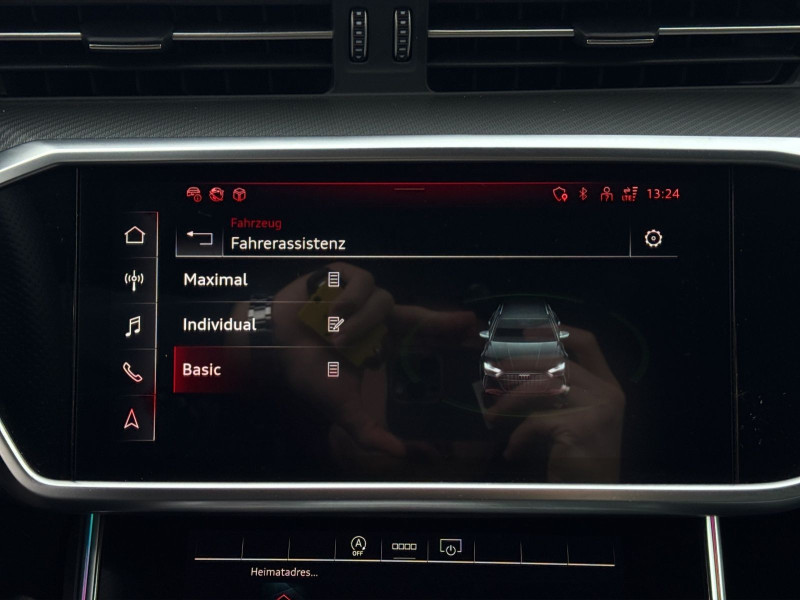Tap the four-squares shortcut page indicator
This screenshot has width=800, height=600.
[x=404, y=547]
